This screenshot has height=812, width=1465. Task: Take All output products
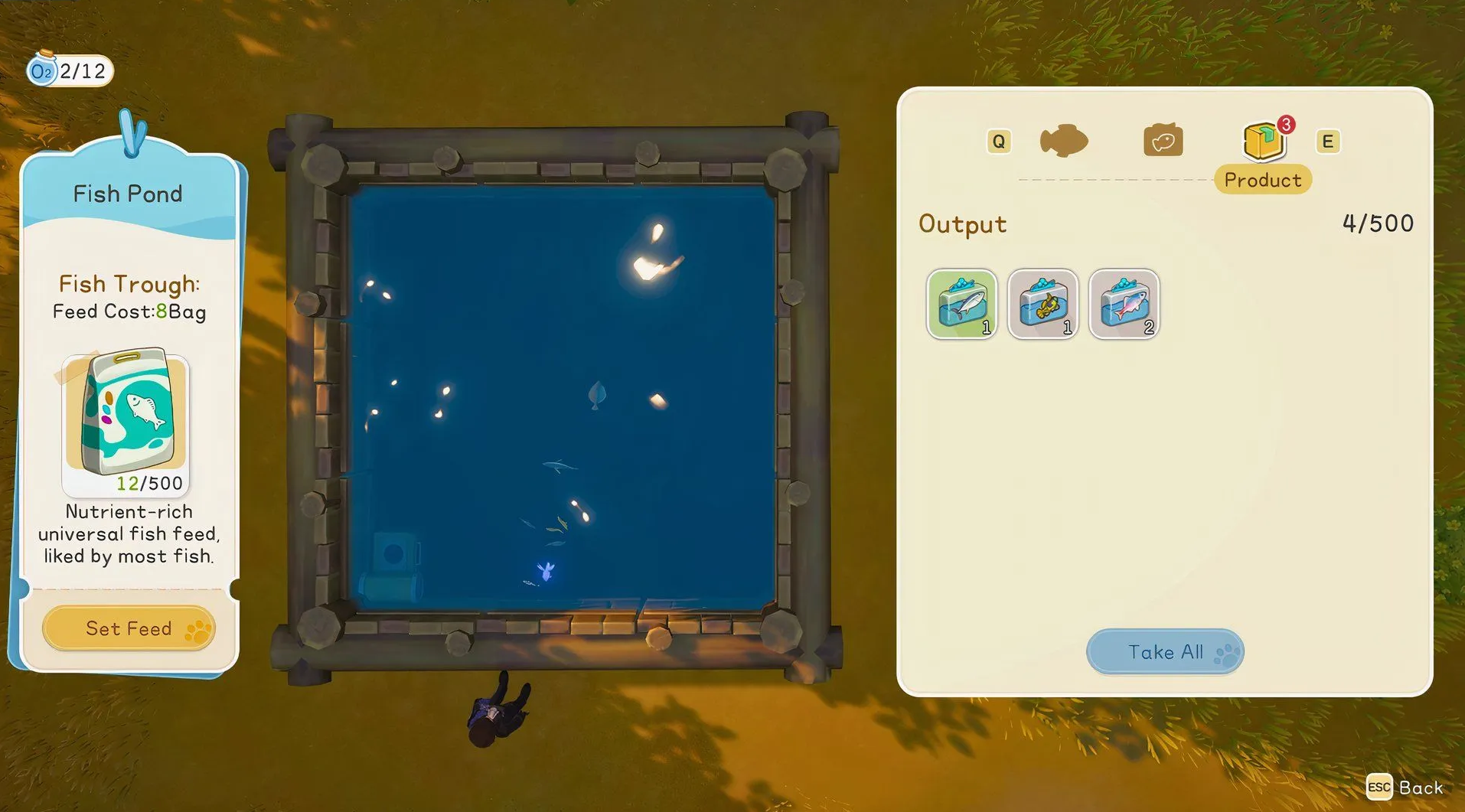click(1164, 652)
